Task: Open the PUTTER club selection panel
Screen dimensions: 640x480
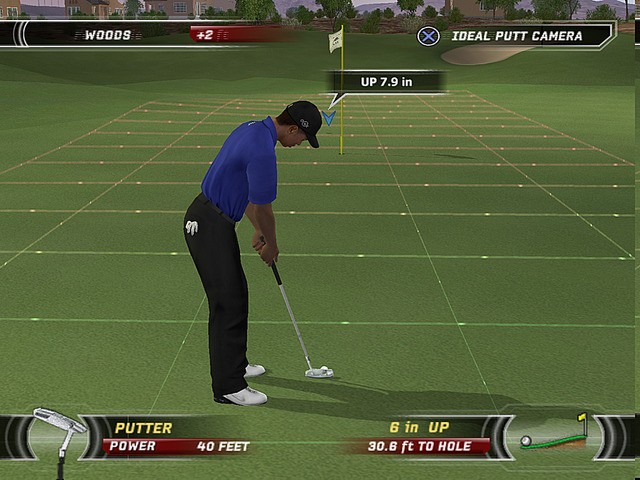Action: click(144, 428)
